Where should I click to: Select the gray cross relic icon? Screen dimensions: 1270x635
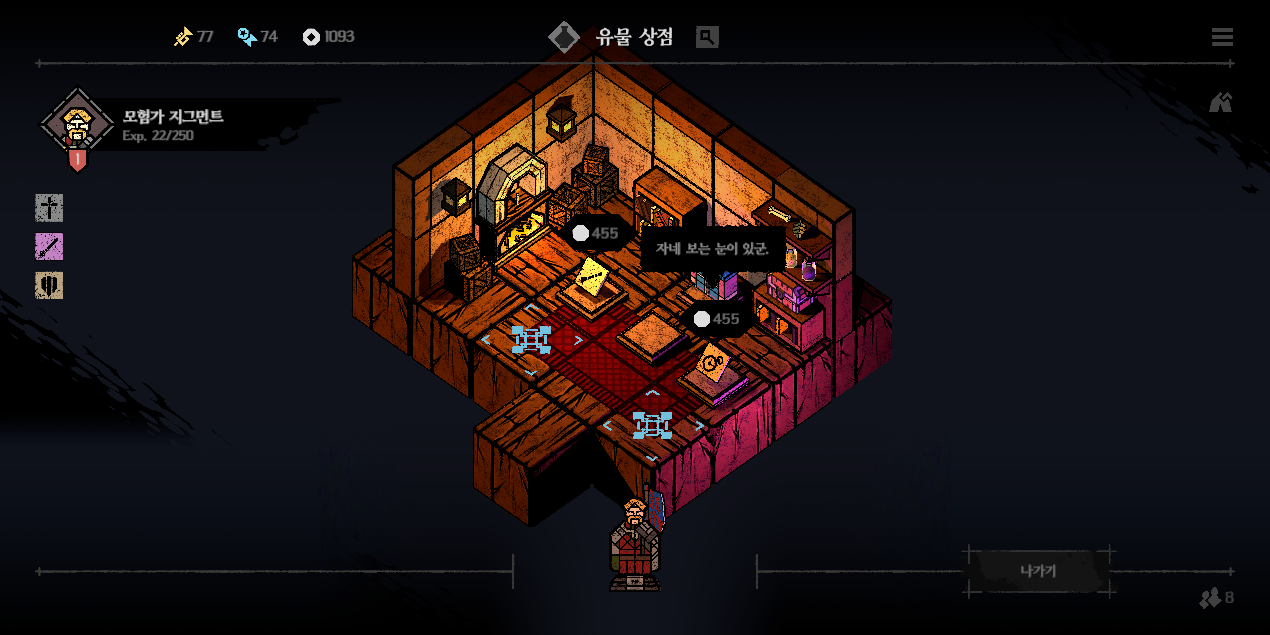tap(49, 208)
